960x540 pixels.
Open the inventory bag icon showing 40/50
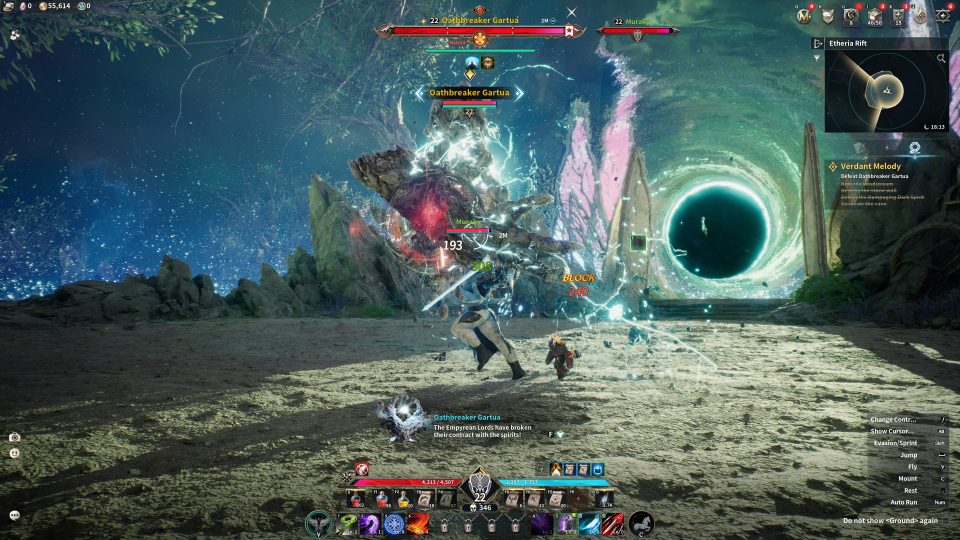875,15
